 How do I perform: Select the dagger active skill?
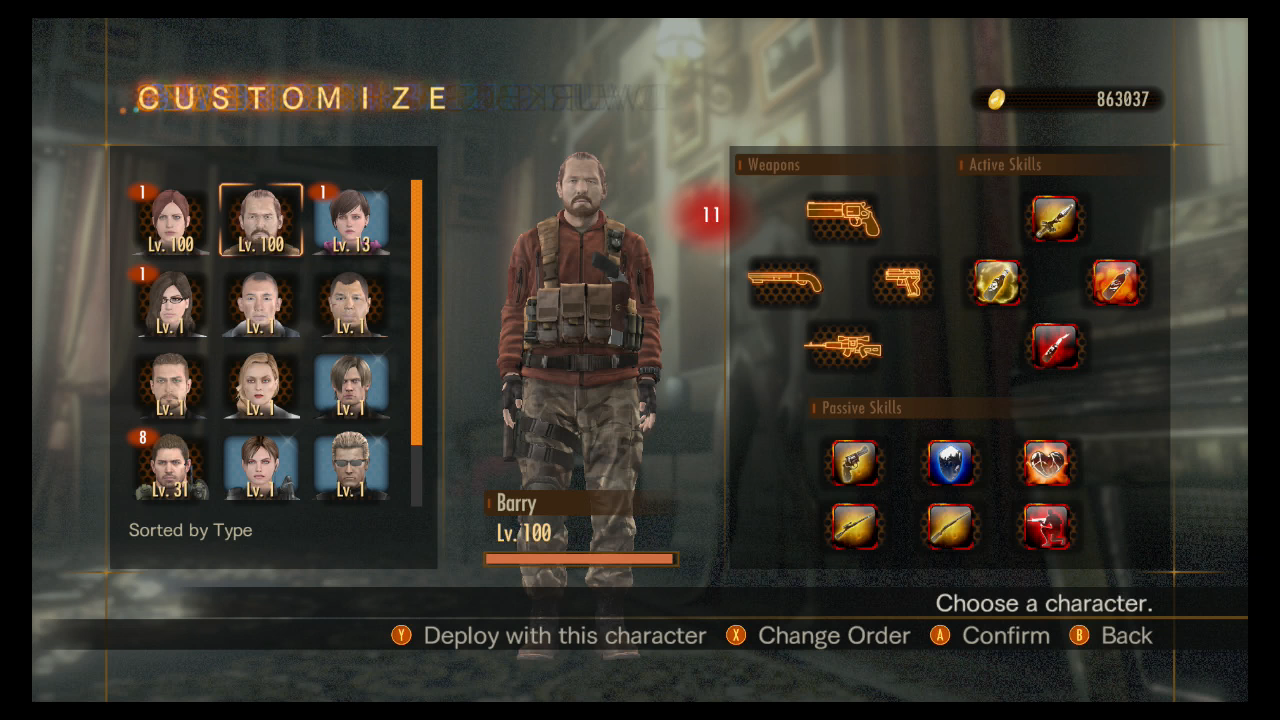[x=1056, y=219]
